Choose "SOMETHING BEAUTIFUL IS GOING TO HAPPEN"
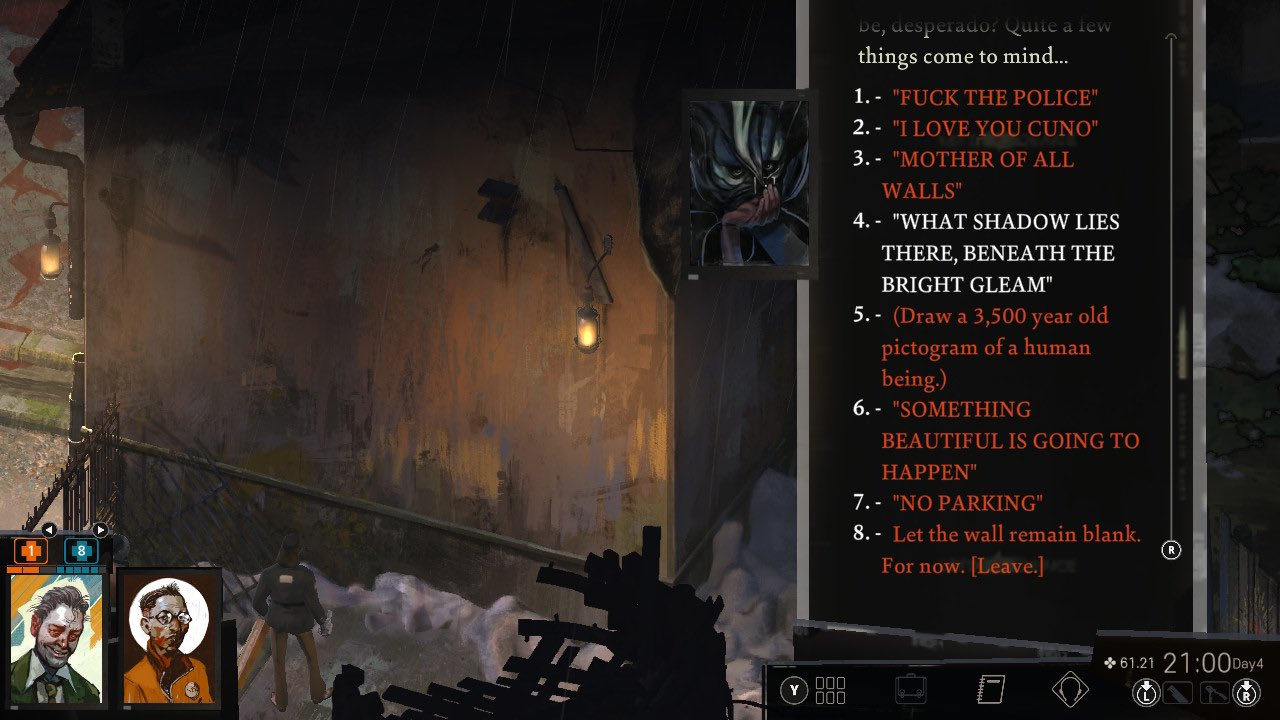The height and width of the screenshot is (720, 1280). point(1010,440)
